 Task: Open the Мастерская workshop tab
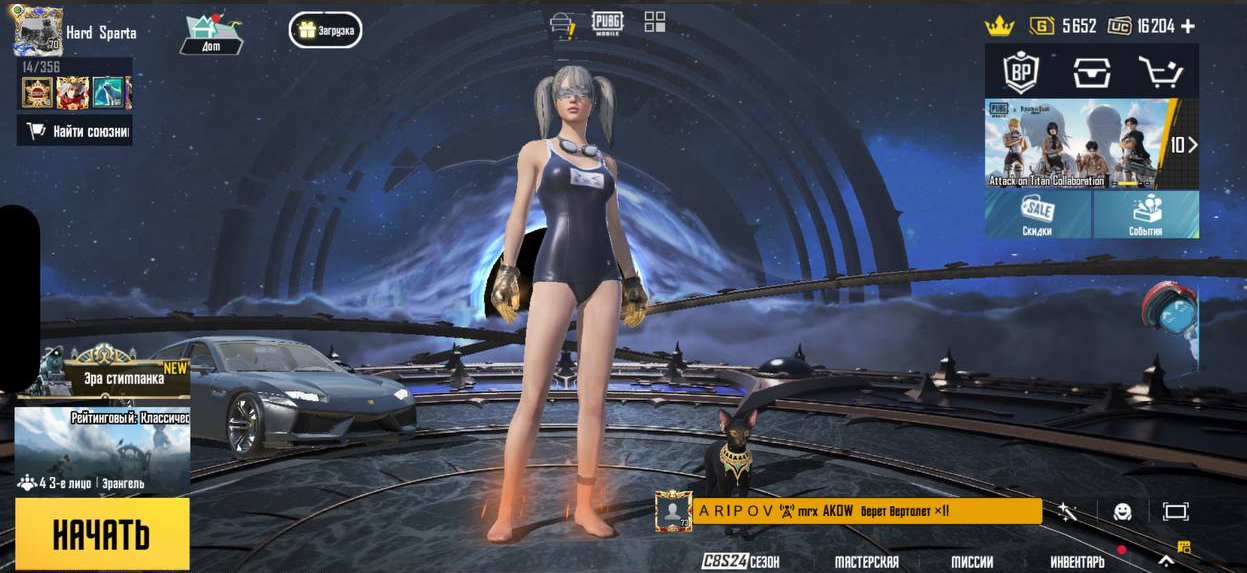click(x=867, y=561)
